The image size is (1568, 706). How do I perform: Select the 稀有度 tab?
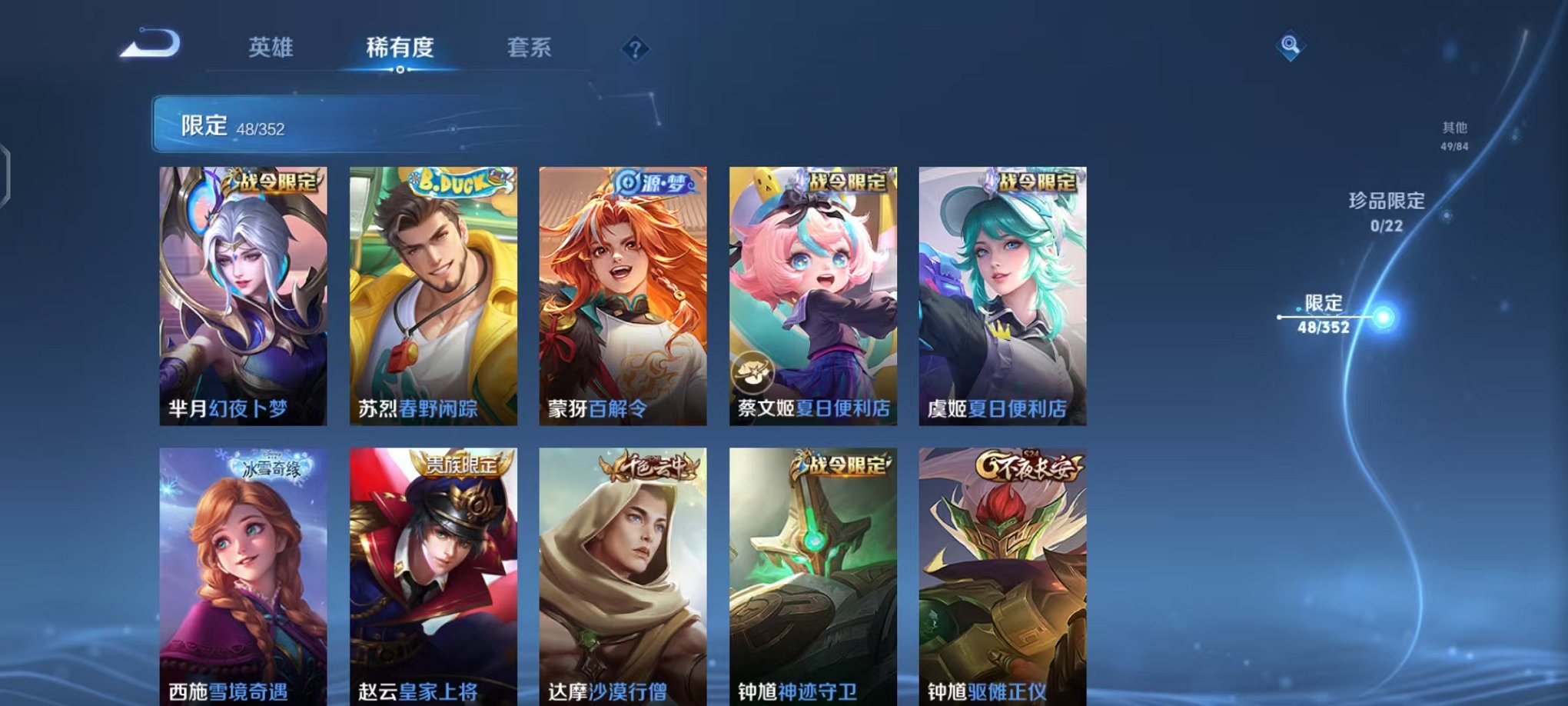click(x=401, y=46)
